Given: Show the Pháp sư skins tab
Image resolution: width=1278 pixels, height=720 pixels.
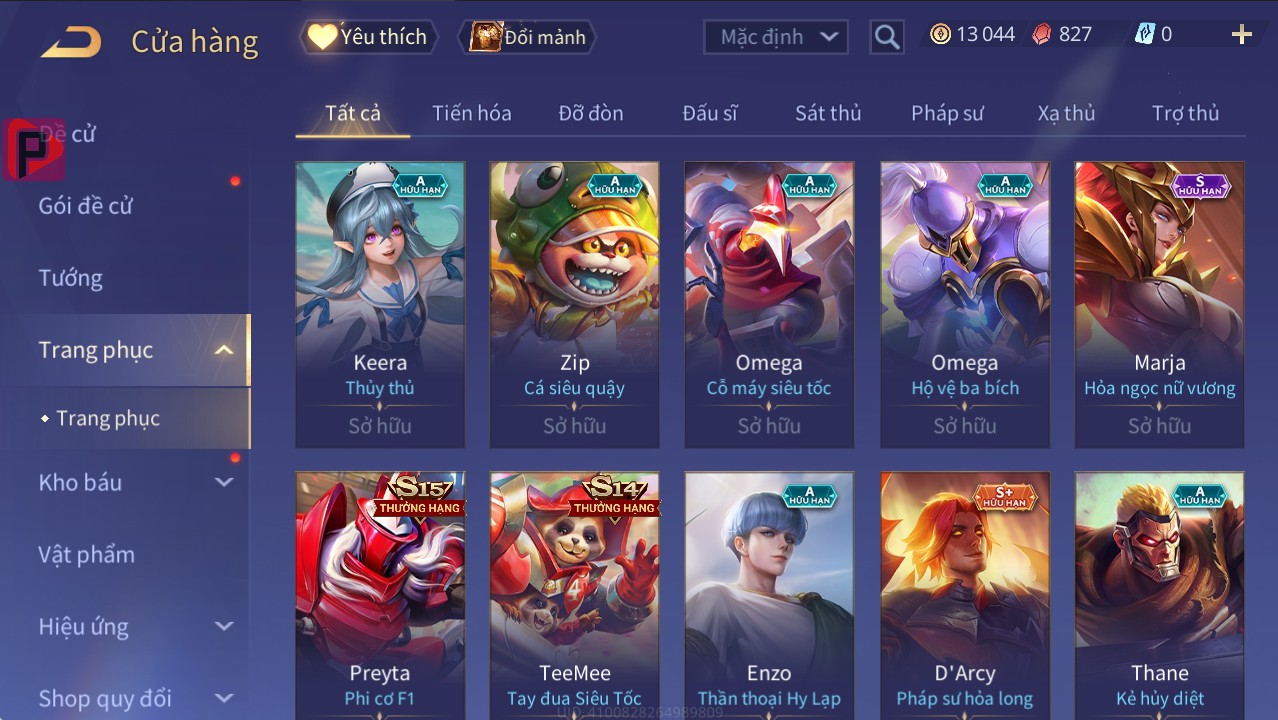Looking at the screenshot, I should click(x=946, y=113).
